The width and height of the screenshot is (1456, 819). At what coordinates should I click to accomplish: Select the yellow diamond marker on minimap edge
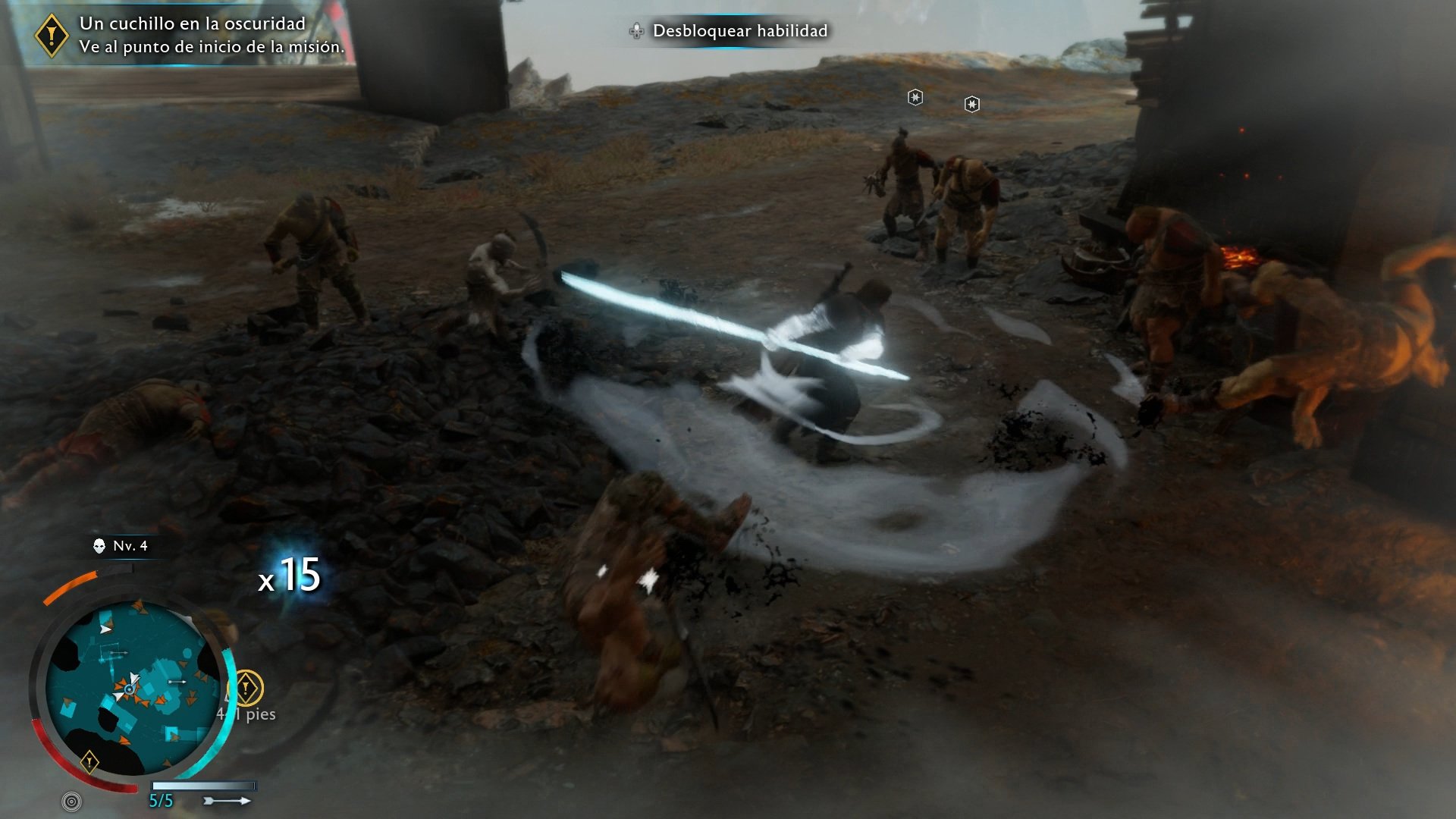(89, 761)
